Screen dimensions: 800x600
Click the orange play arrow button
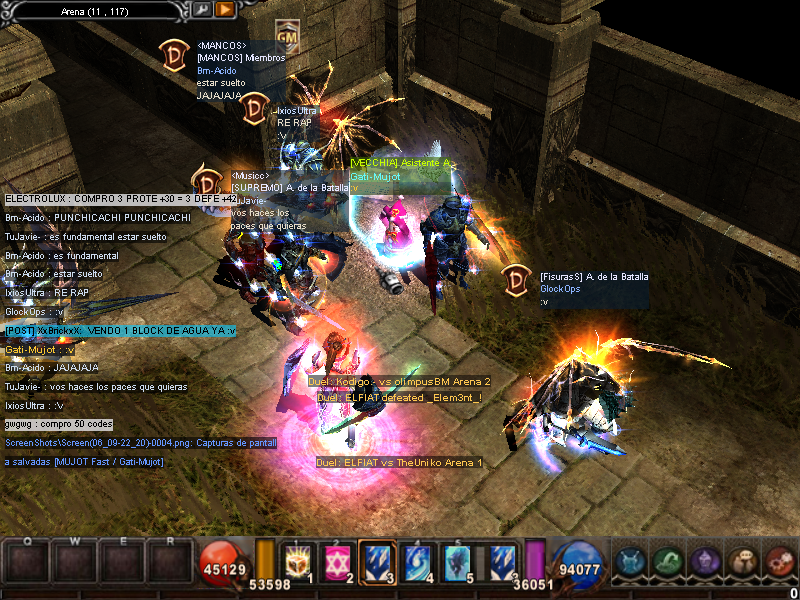click(x=225, y=9)
